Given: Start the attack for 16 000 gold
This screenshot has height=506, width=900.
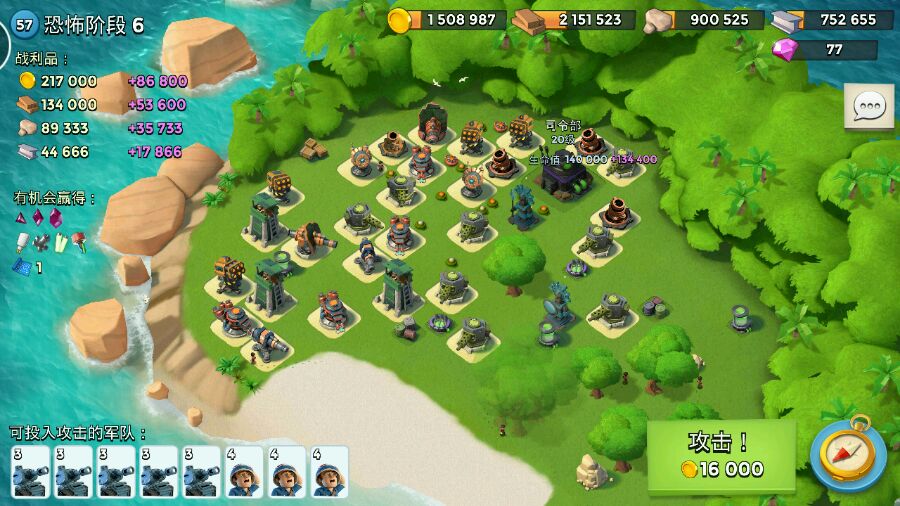Looking at the screenshot, I should (721, 456).
